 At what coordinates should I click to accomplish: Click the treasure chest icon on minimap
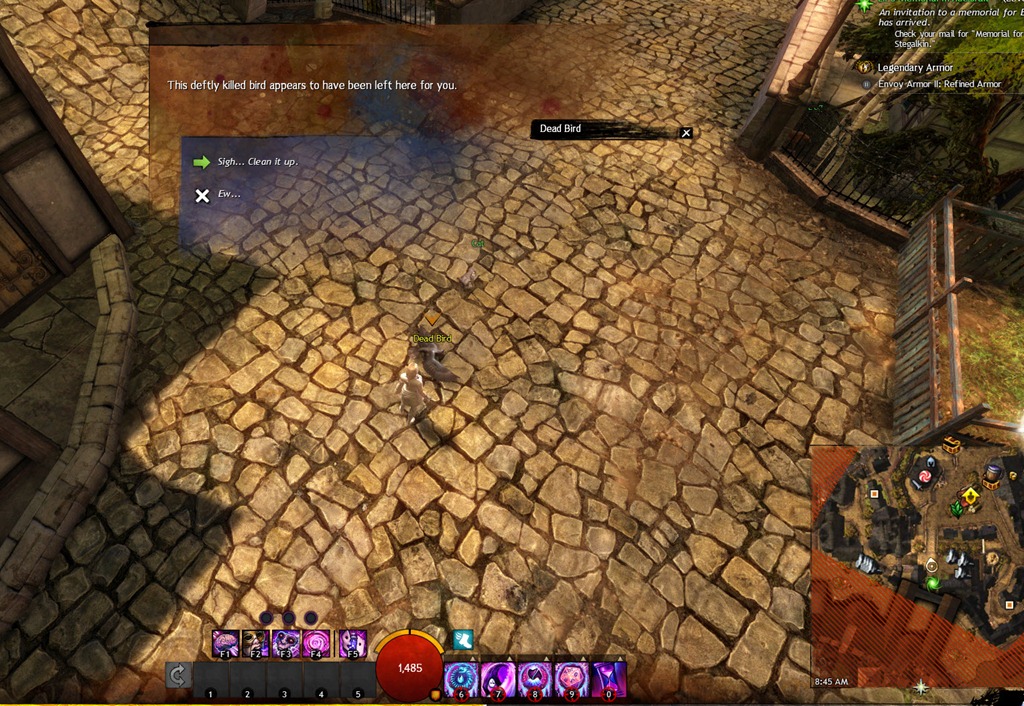951,447
